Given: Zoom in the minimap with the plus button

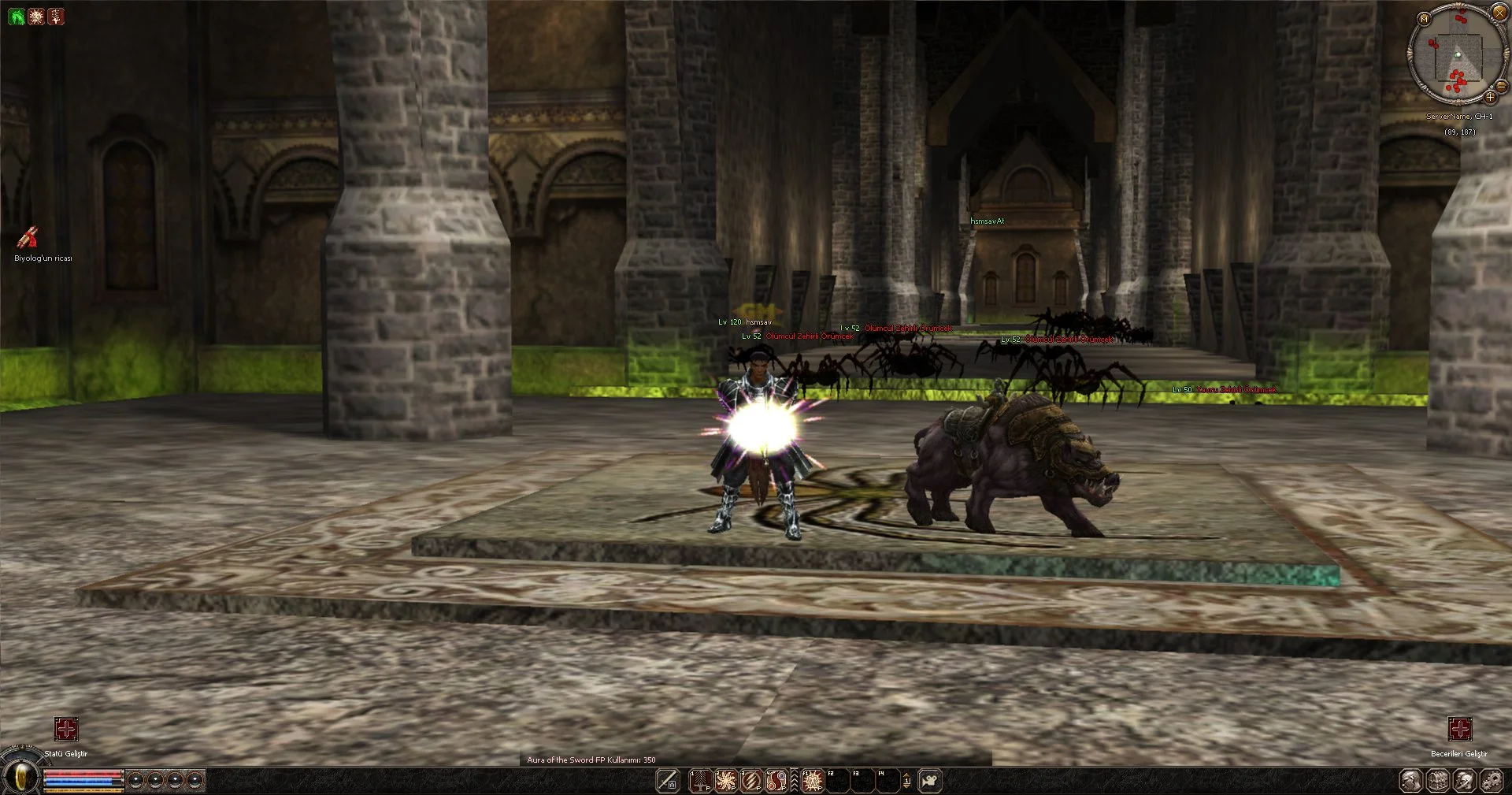Looking at the screenshot, I should [1490, 98].
